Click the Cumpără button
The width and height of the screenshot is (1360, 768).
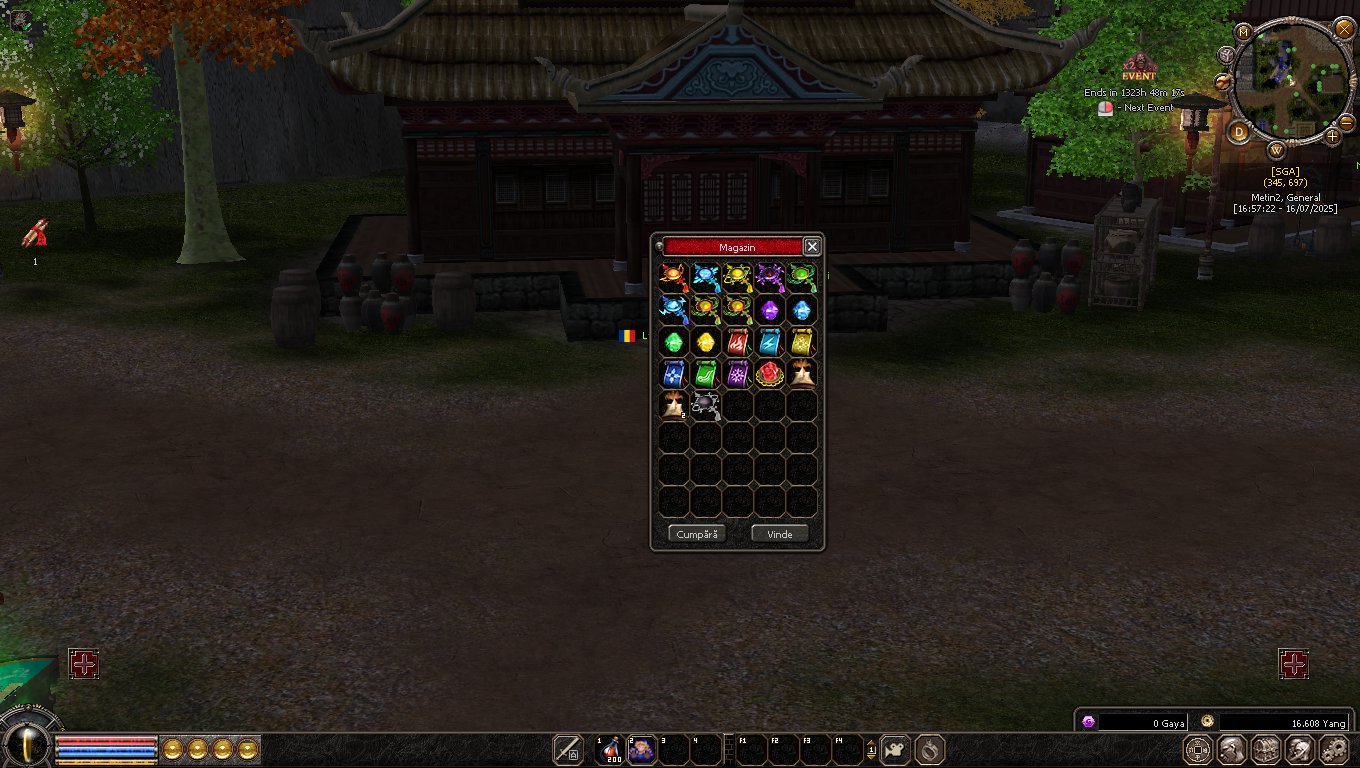(697, 534)
